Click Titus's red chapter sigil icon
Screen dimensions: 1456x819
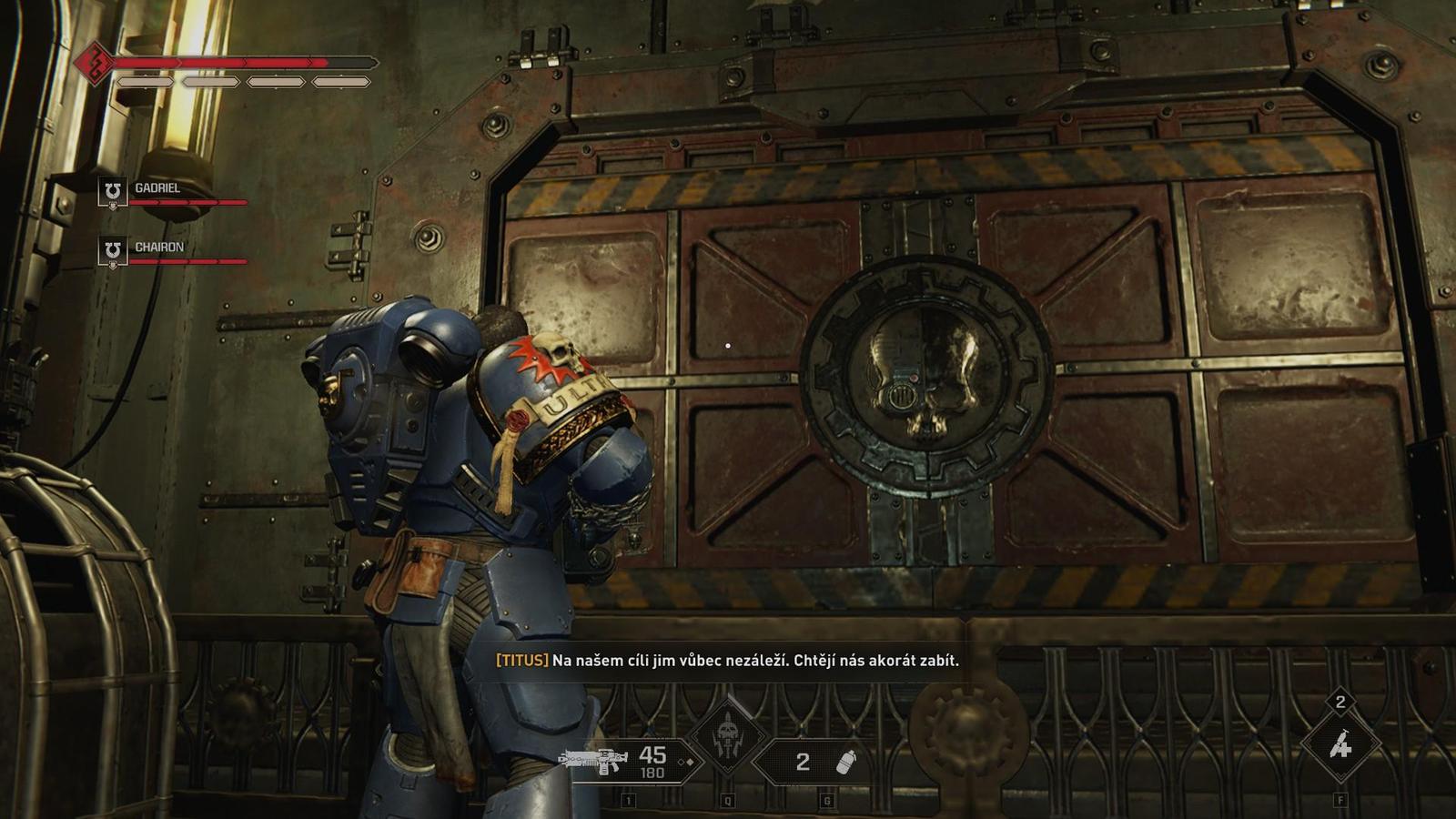coord(96,60)
